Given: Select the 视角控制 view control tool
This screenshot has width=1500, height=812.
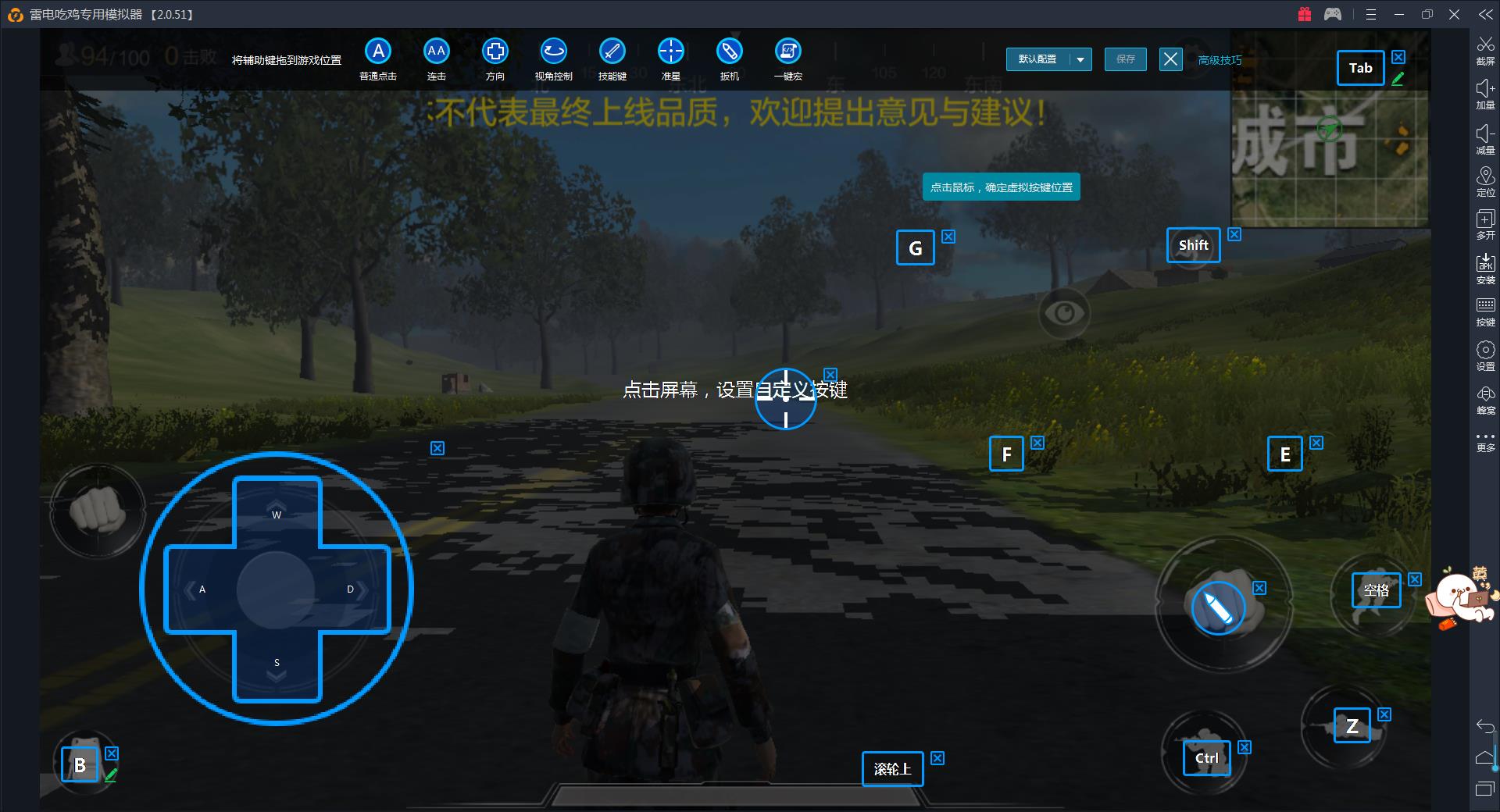Looking at the screenshot, I should (553, 52).
